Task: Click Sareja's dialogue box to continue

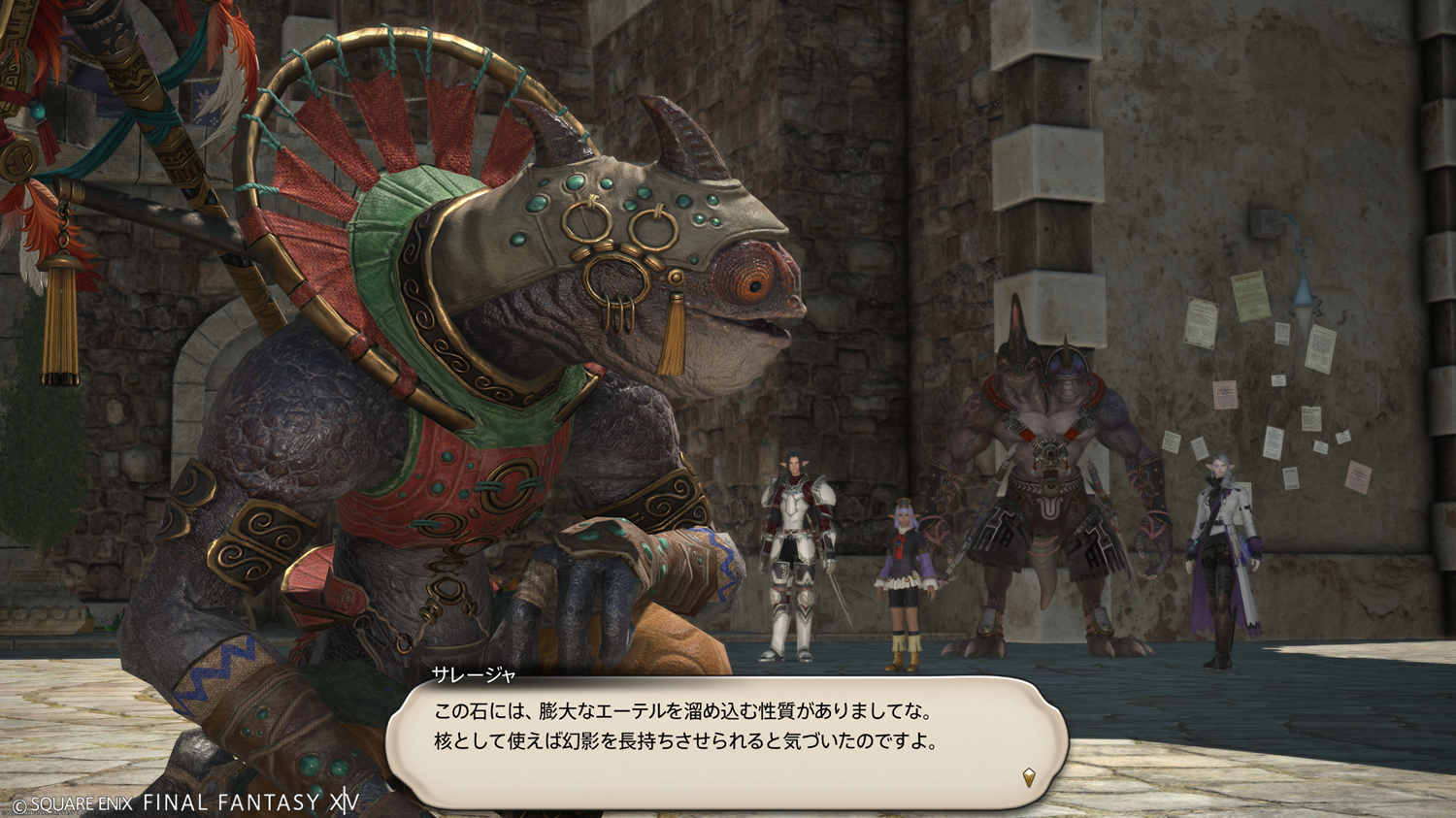Action: (x=726, y=741)
